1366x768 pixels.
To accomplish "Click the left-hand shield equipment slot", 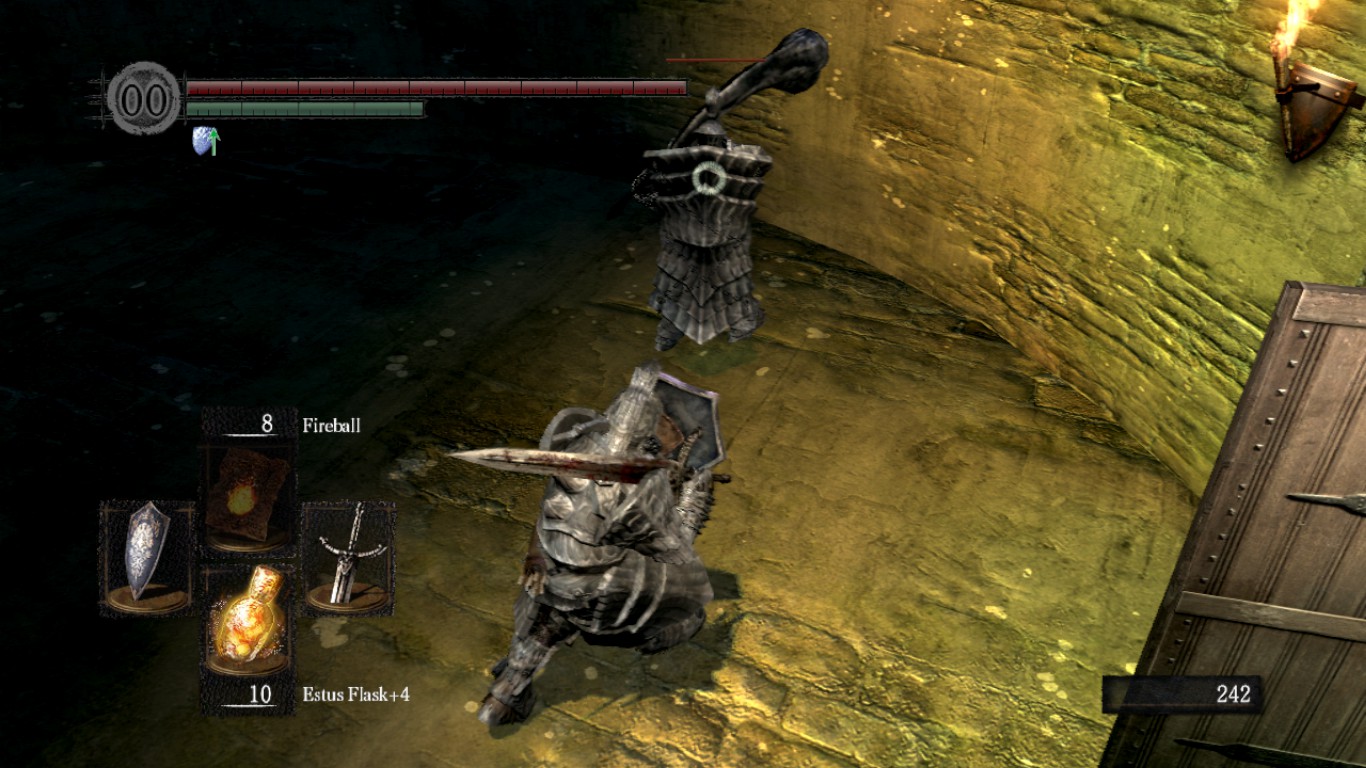I will point(147,556).
